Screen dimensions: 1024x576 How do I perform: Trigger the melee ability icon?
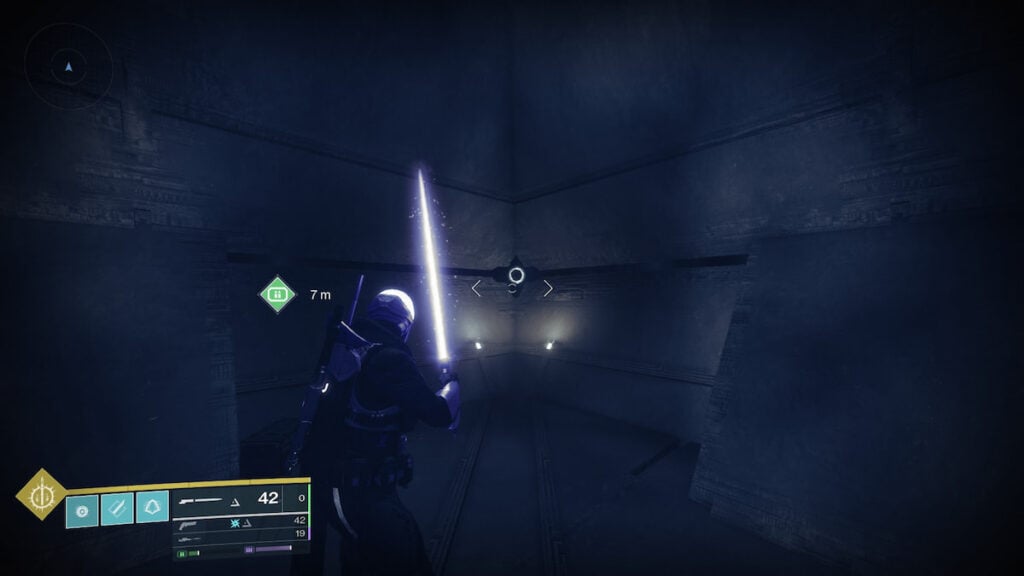click(x=117, y=510)
